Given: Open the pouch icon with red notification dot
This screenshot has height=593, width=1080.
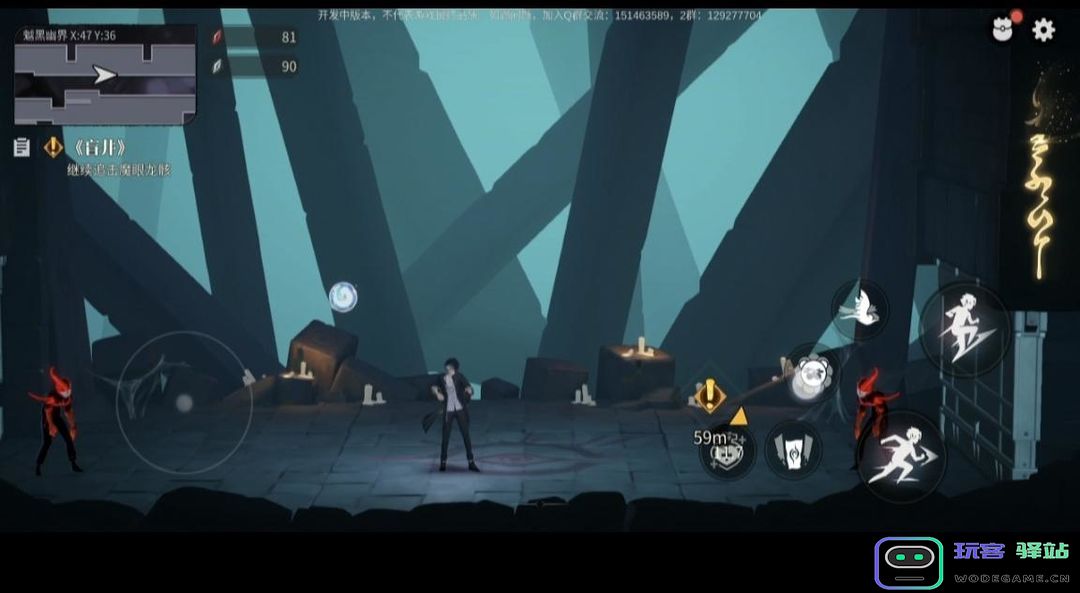Looking at the screenshot, I should click(1002, 28).
